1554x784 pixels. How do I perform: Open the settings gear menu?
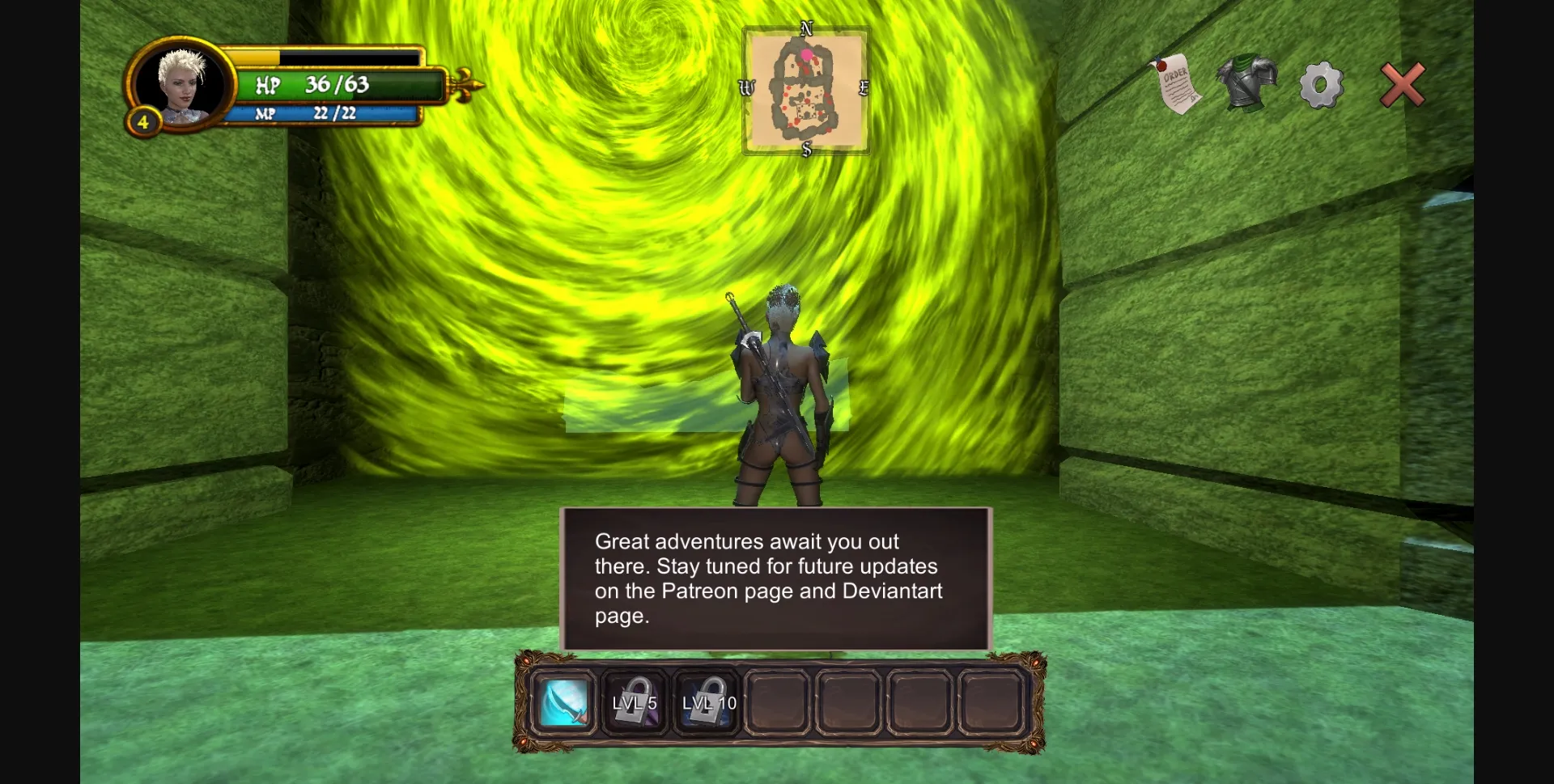tap(1321, 84)
